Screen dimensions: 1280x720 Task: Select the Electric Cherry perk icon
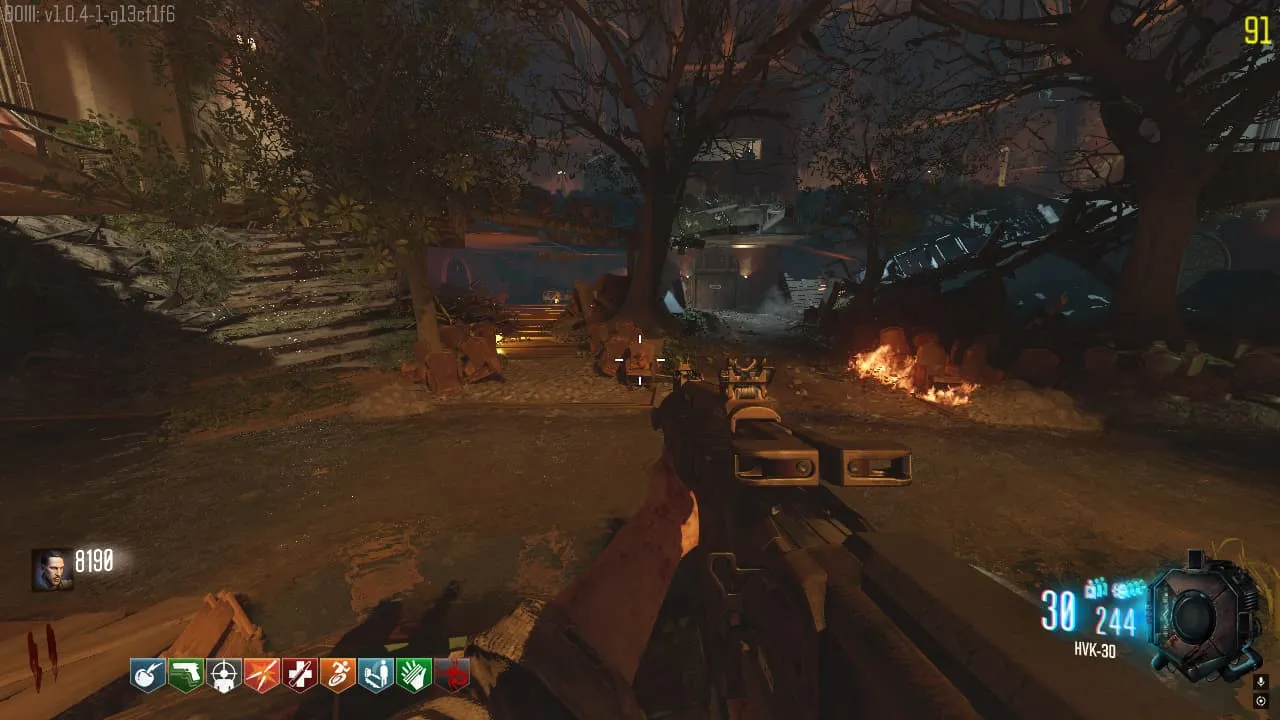point(148,675)
